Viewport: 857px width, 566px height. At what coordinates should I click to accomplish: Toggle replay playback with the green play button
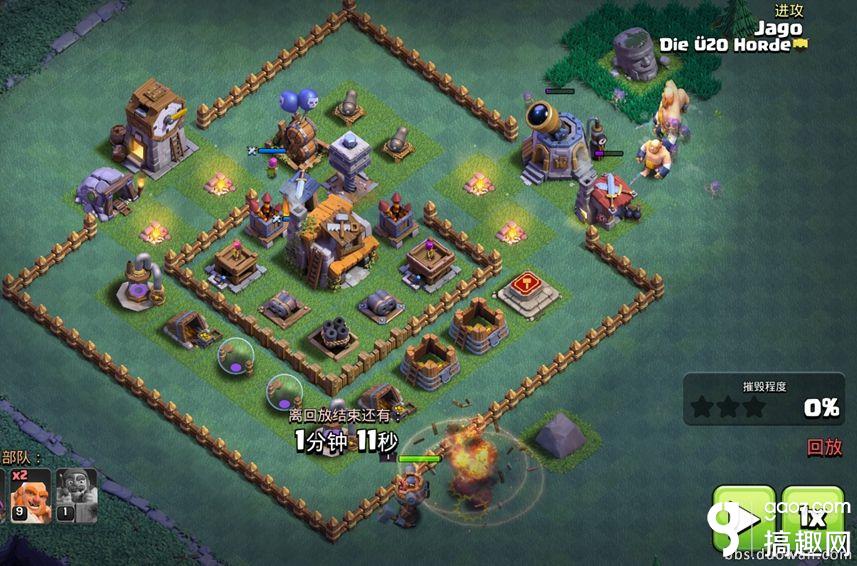coord(743,518)
